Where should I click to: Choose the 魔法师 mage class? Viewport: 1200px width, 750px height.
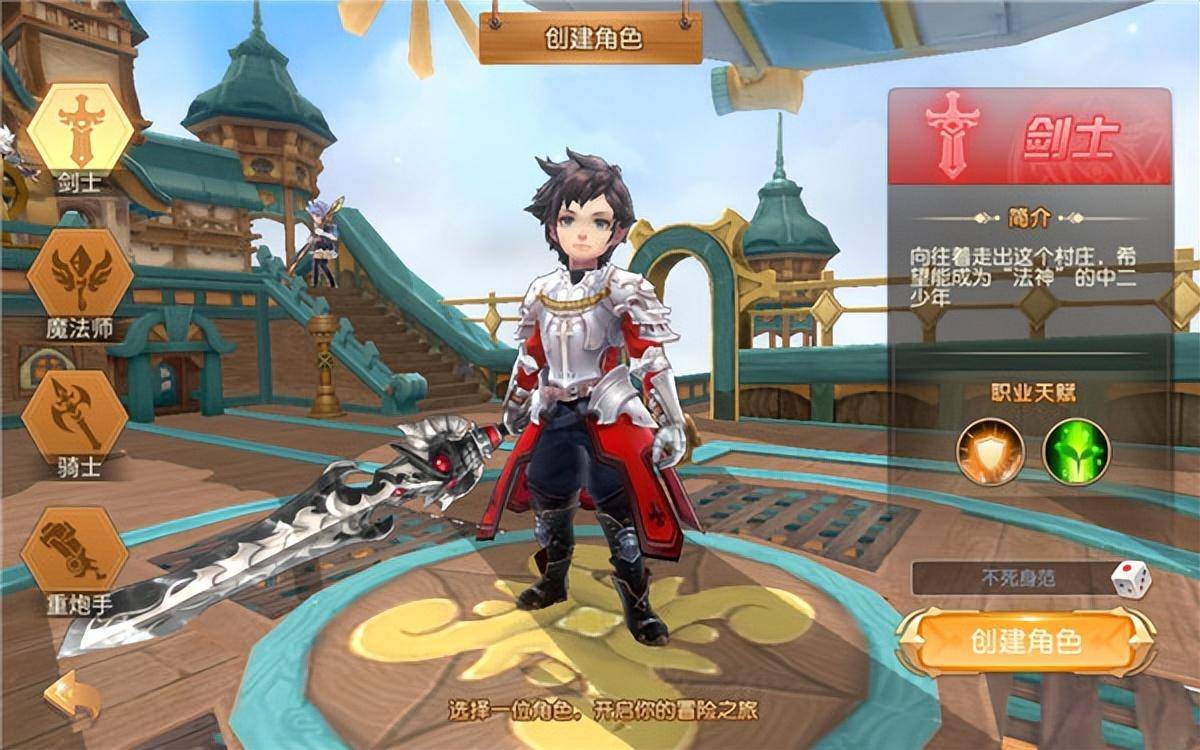pos(80,273)
